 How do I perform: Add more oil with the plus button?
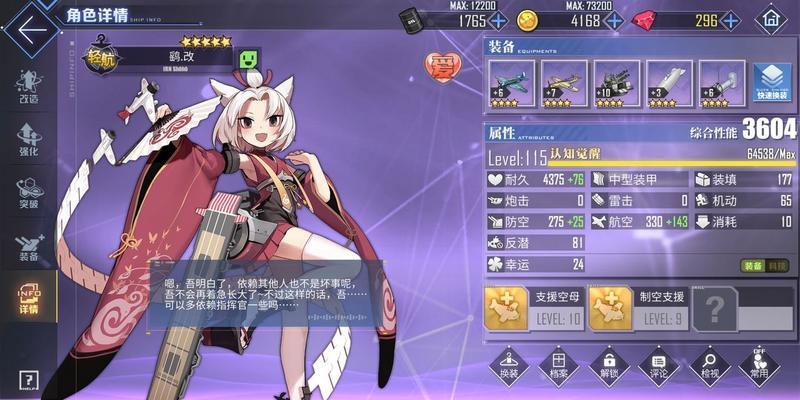click(x=499, y=21)
